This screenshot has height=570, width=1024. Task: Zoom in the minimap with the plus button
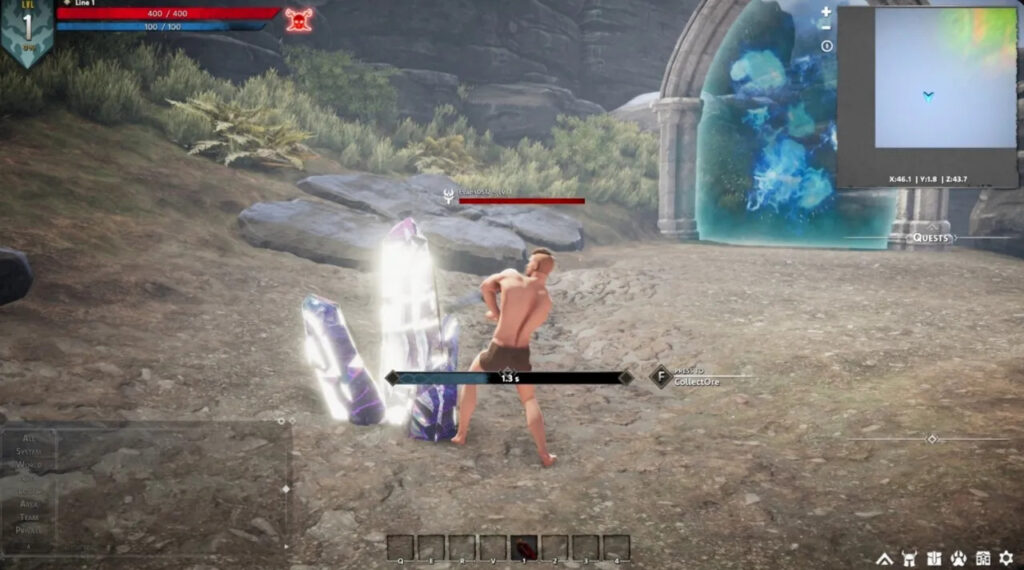(x=826, y=12)
